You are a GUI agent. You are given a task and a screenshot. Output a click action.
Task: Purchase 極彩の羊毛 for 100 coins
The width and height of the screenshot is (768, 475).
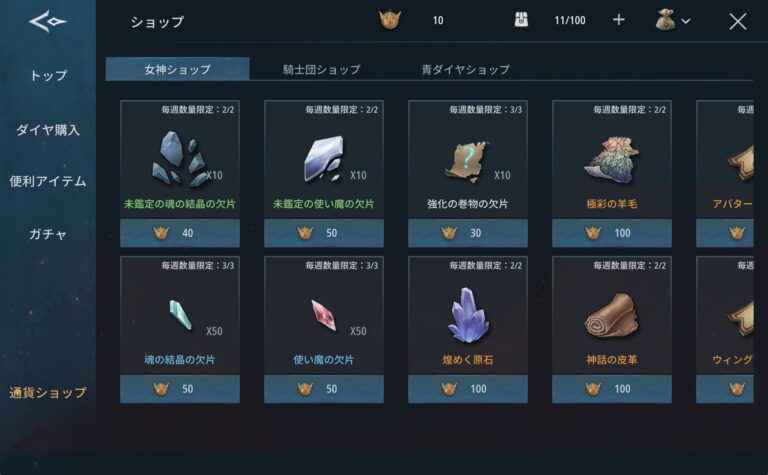coord(612,233)
